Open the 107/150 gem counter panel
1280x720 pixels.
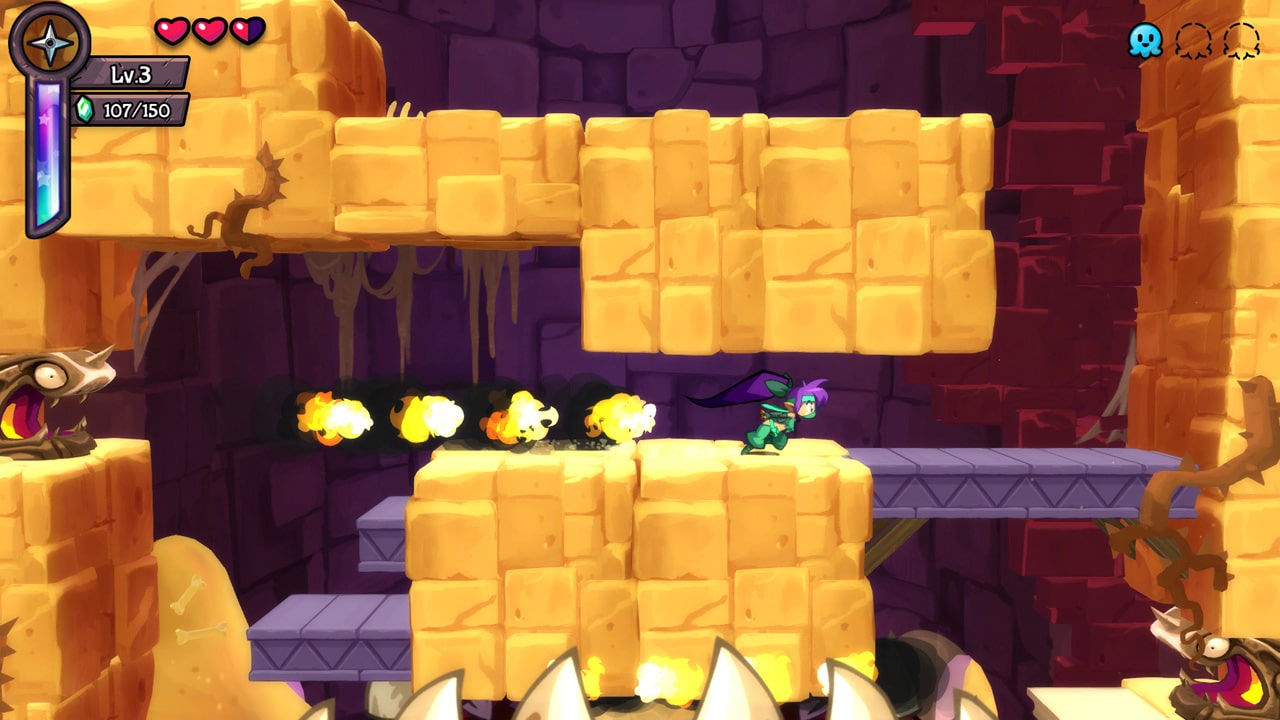click(x=135, y=109)
